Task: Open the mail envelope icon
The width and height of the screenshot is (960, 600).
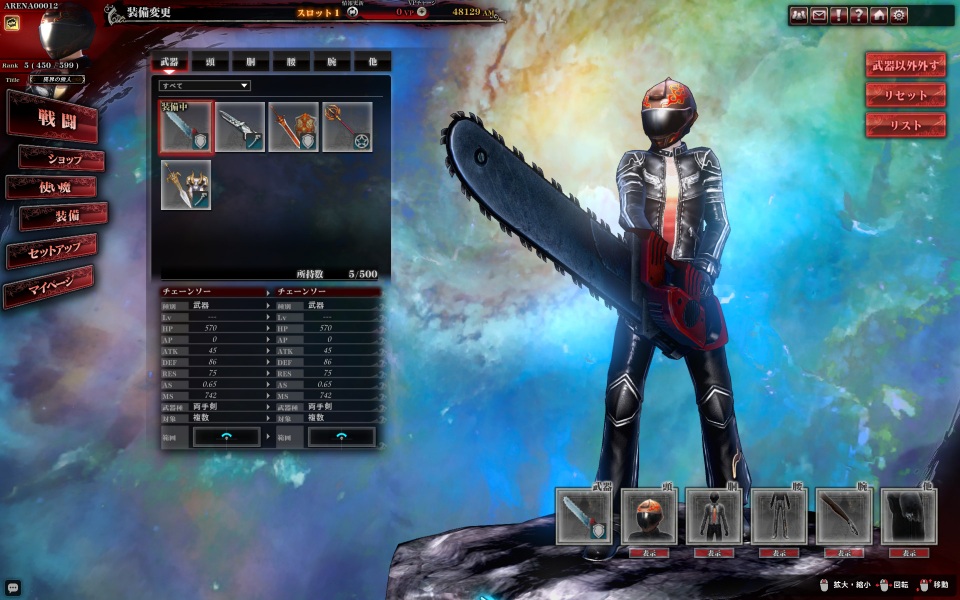Action: point(819,15)
